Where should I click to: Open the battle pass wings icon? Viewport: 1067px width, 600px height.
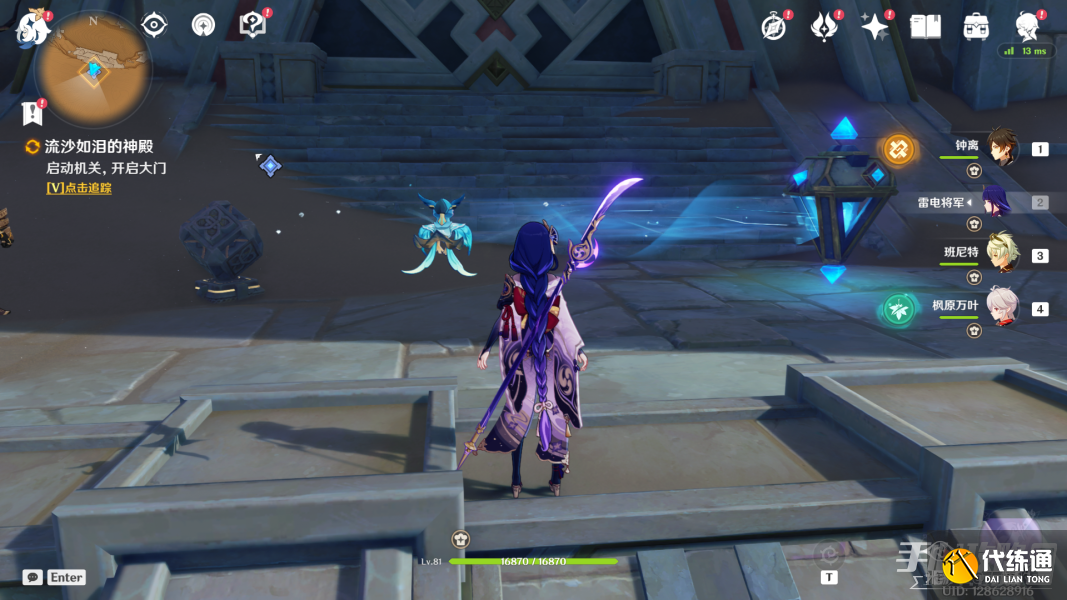[823, 27]
